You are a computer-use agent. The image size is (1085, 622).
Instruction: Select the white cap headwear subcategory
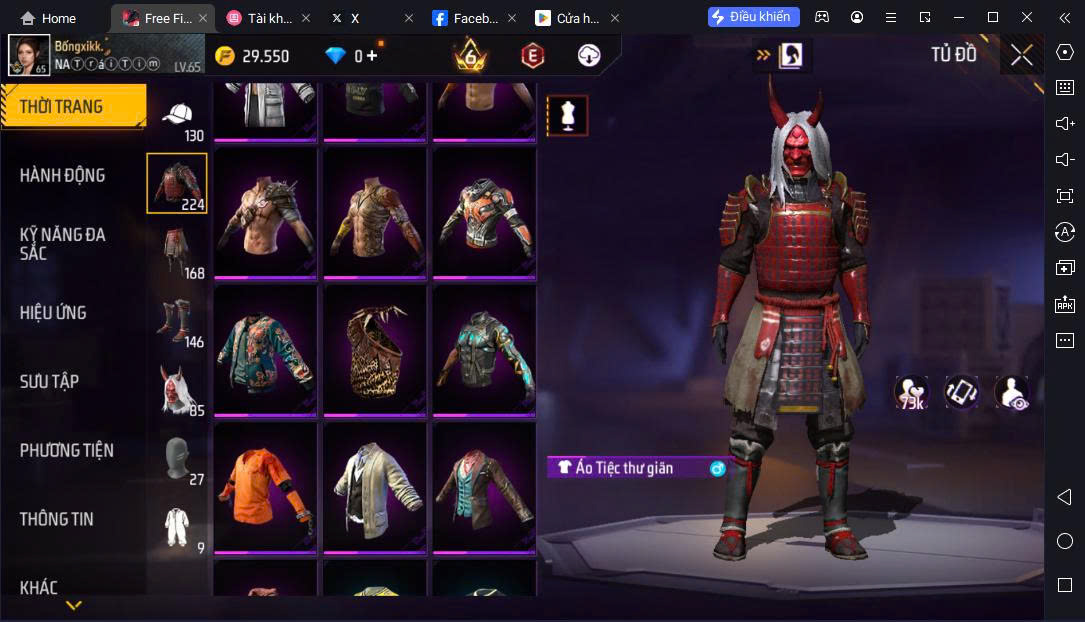(x=178, y=118)
